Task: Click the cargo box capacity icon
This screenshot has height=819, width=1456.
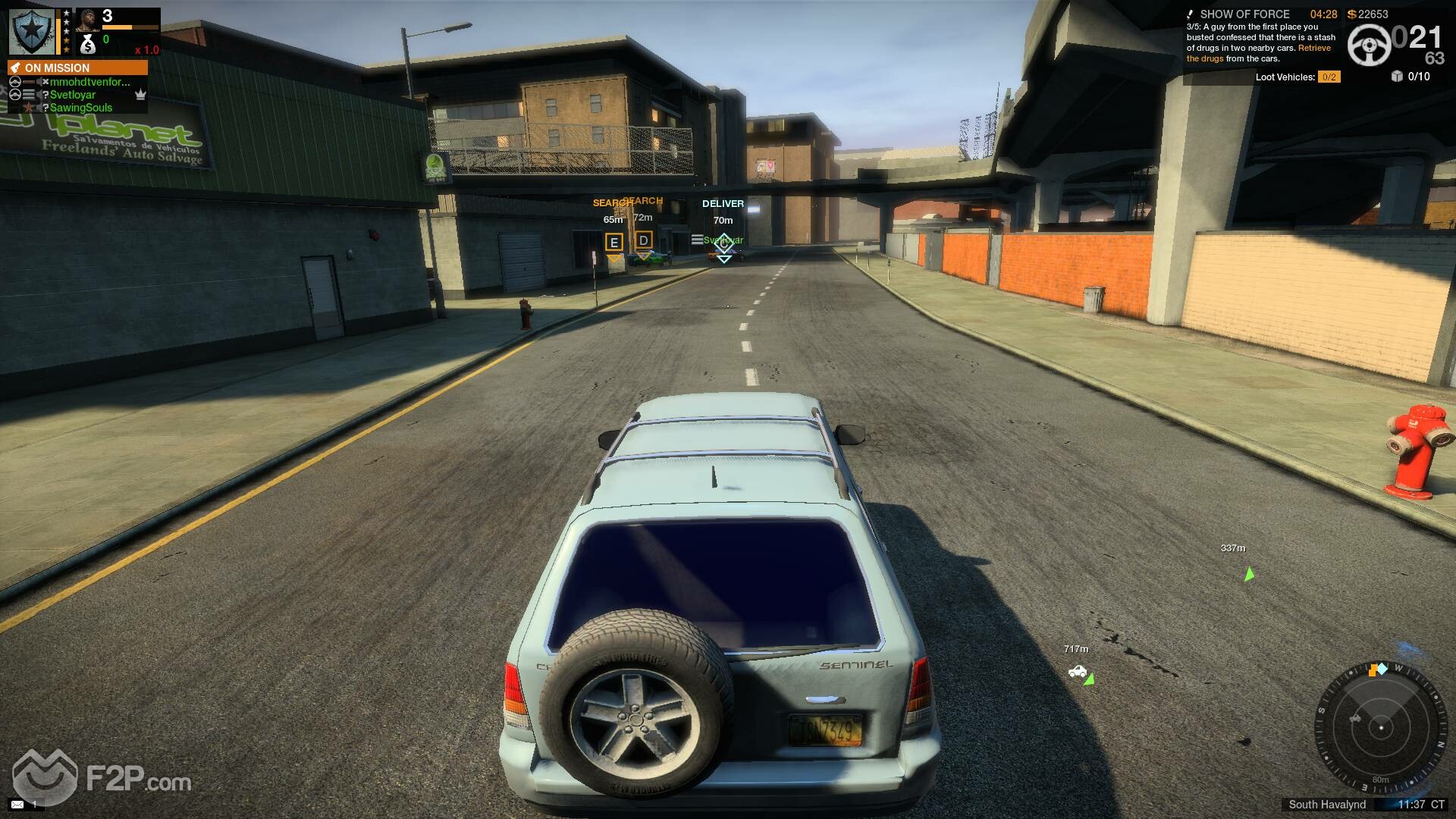Action: click(x=1397, y=76)
